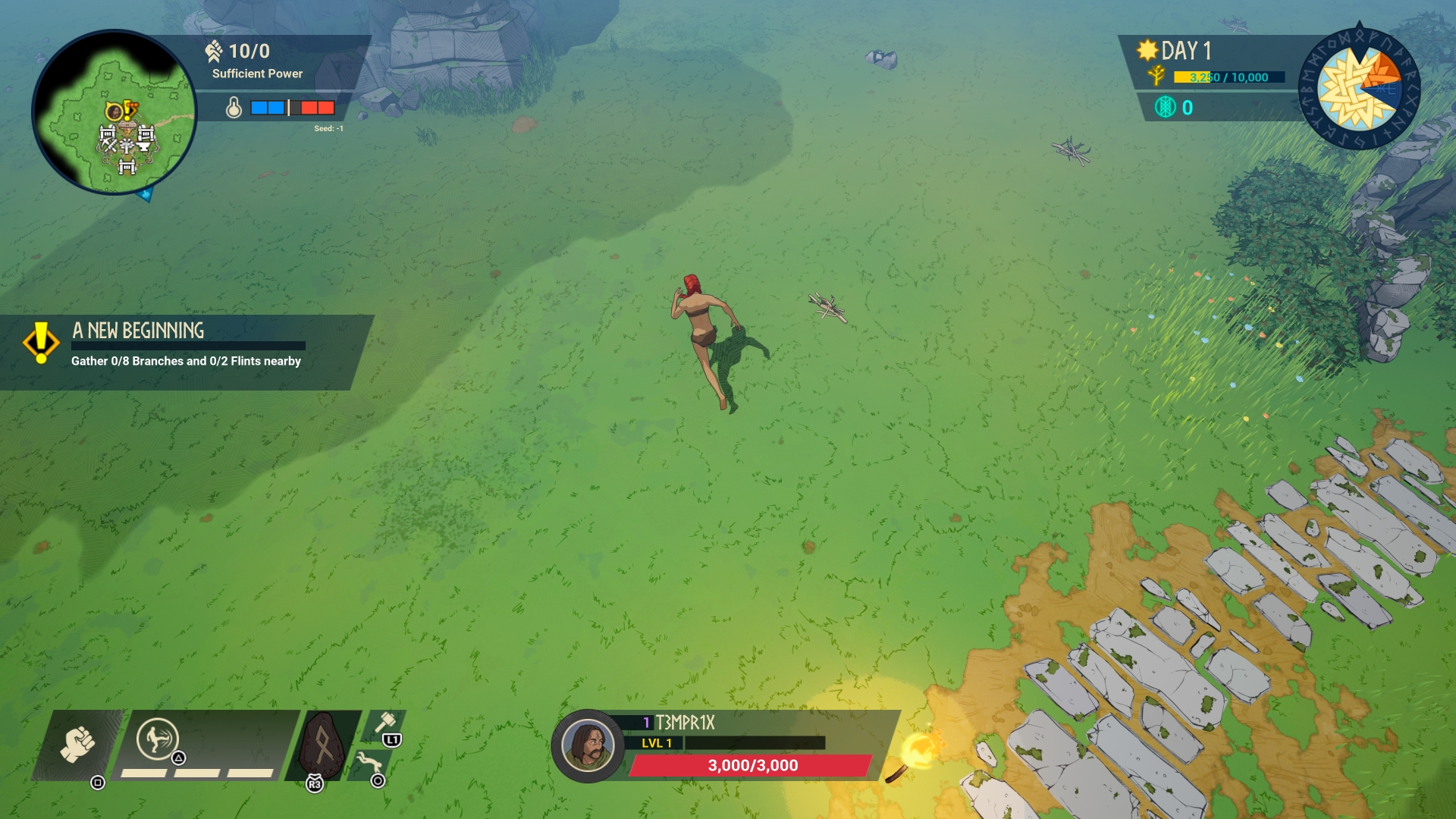
Task: Click the T3MPR1X character portrait
Action: pos(587,745)
